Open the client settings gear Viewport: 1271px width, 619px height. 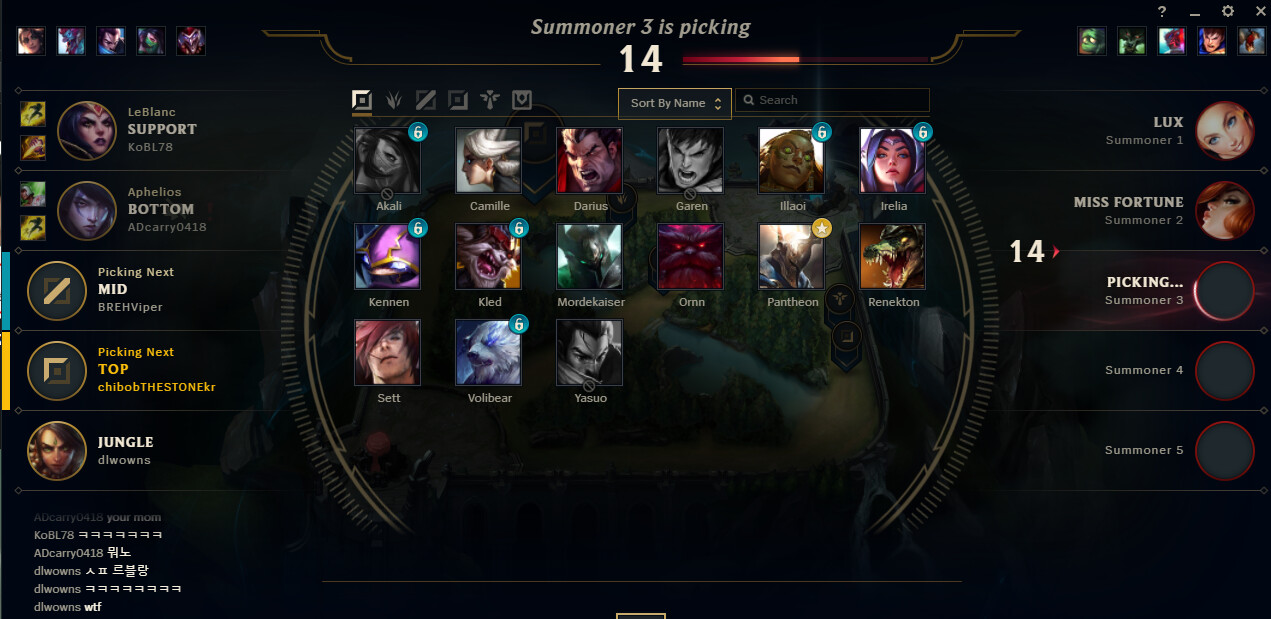point(1228,11)
